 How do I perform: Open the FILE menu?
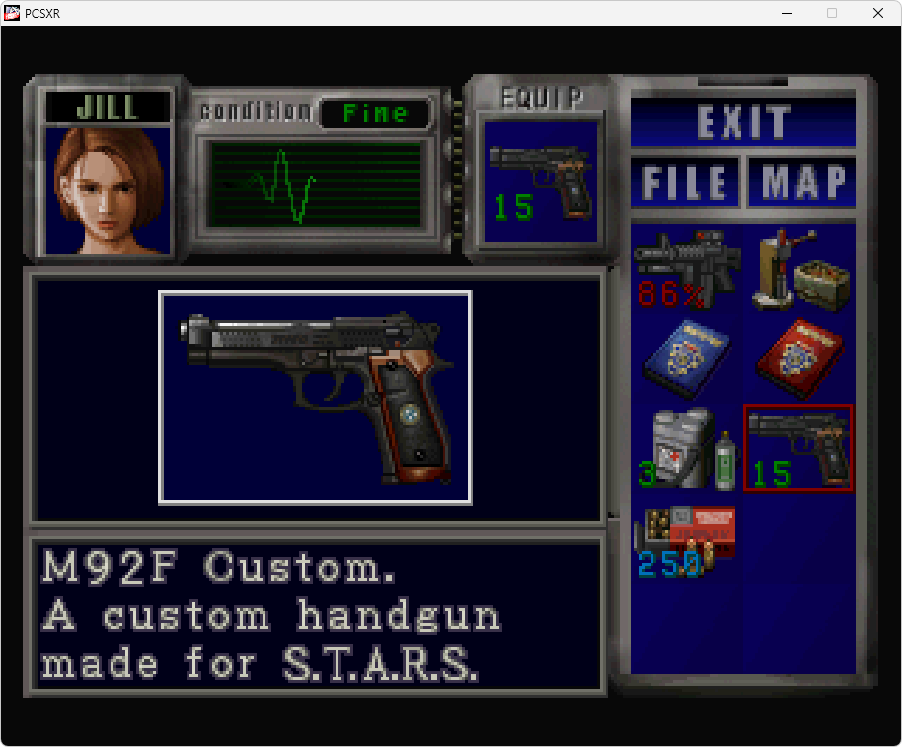685,182
